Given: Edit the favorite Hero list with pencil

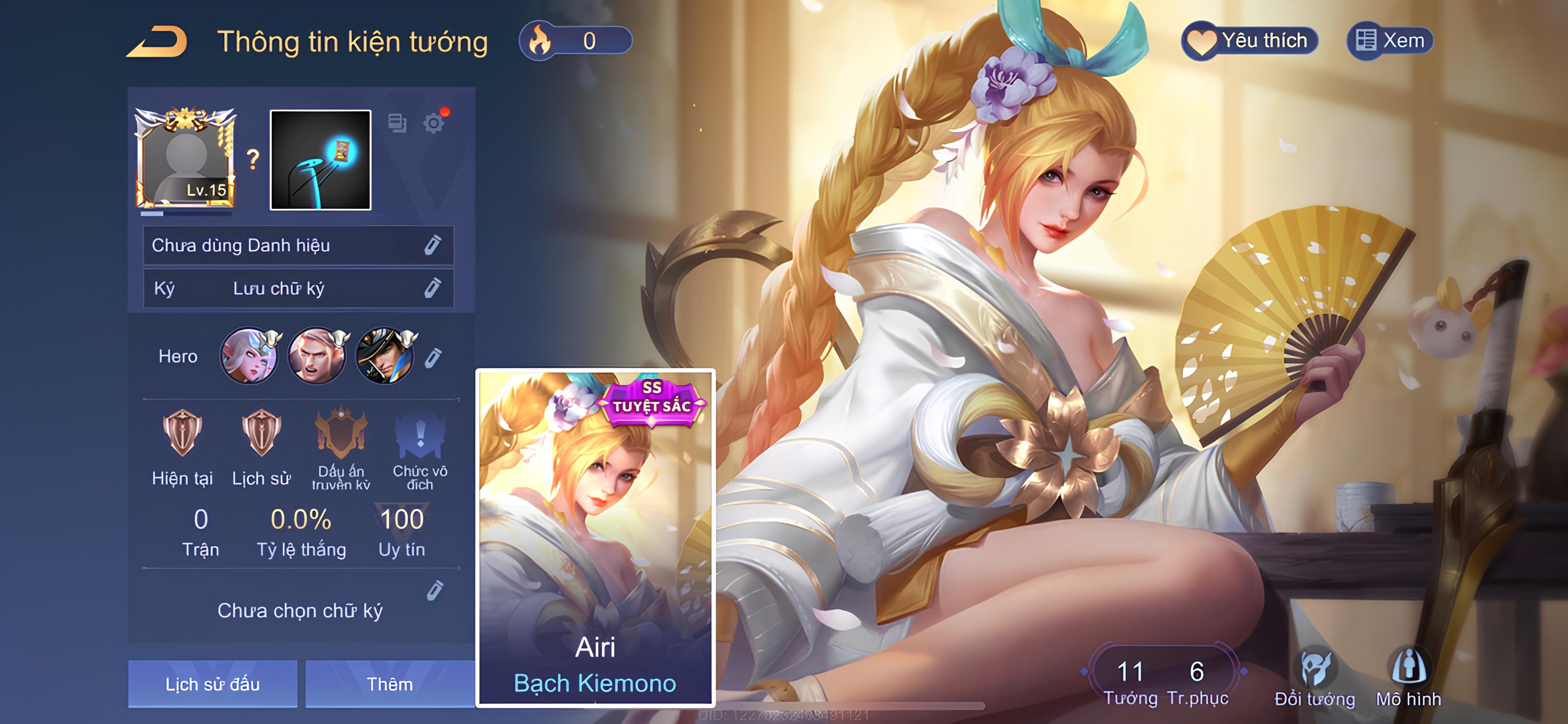Looking at the screenshot, I should [x=433, y=357].
